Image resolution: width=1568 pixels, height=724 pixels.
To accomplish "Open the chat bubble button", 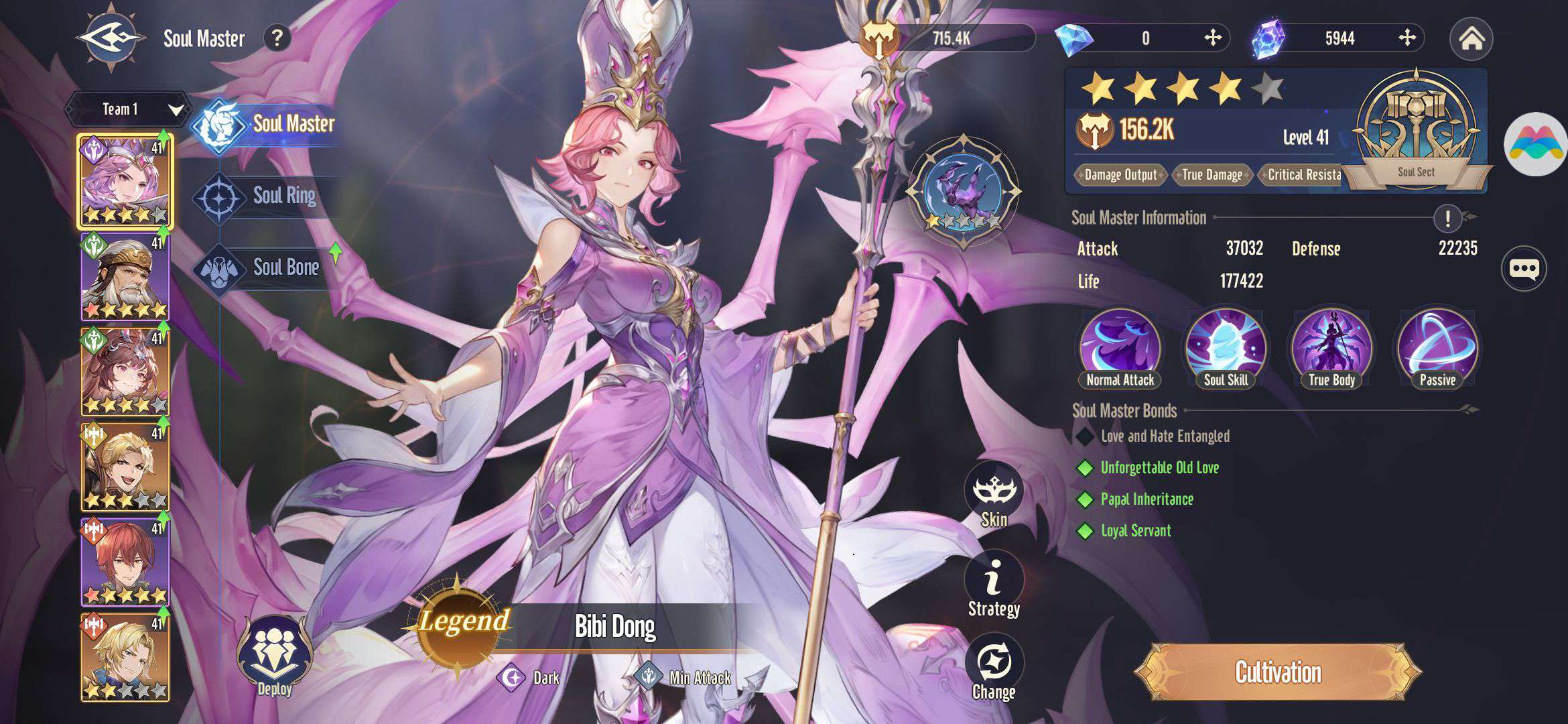I will tap(1524, 269).
